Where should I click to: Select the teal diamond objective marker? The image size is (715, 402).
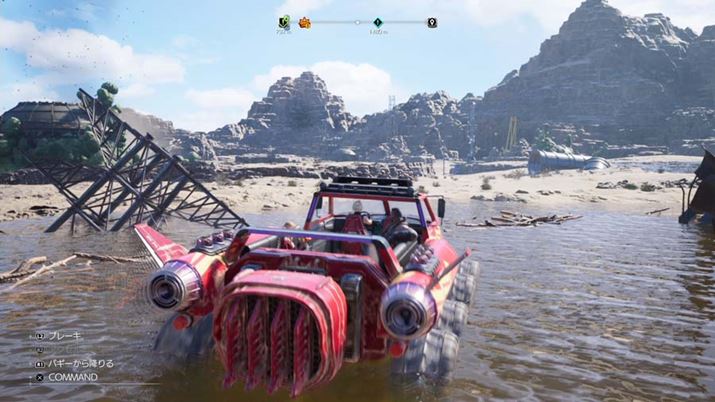(x=378, y=22)
